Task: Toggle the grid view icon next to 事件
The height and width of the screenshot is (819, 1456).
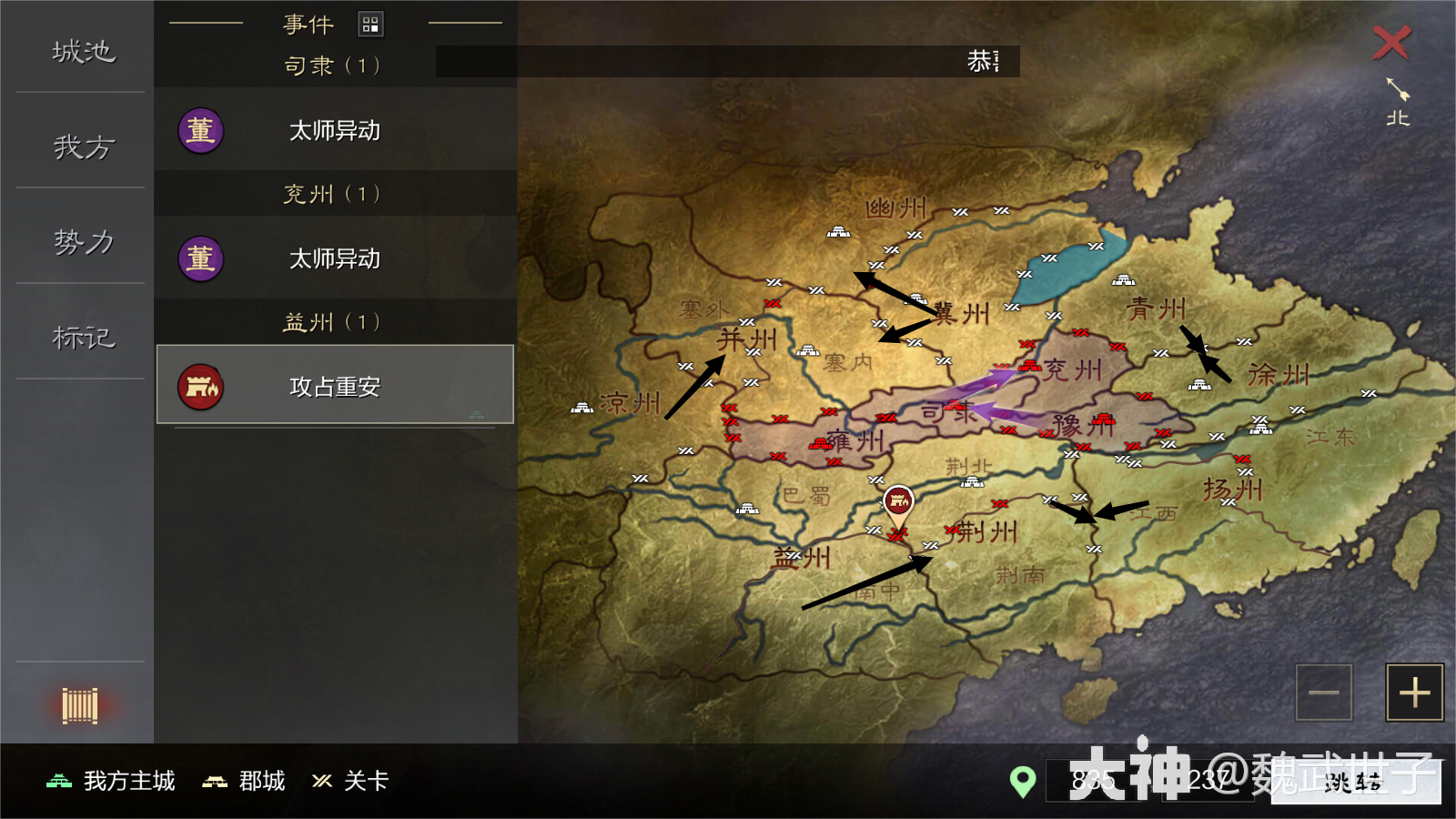Action: (371, 24)
